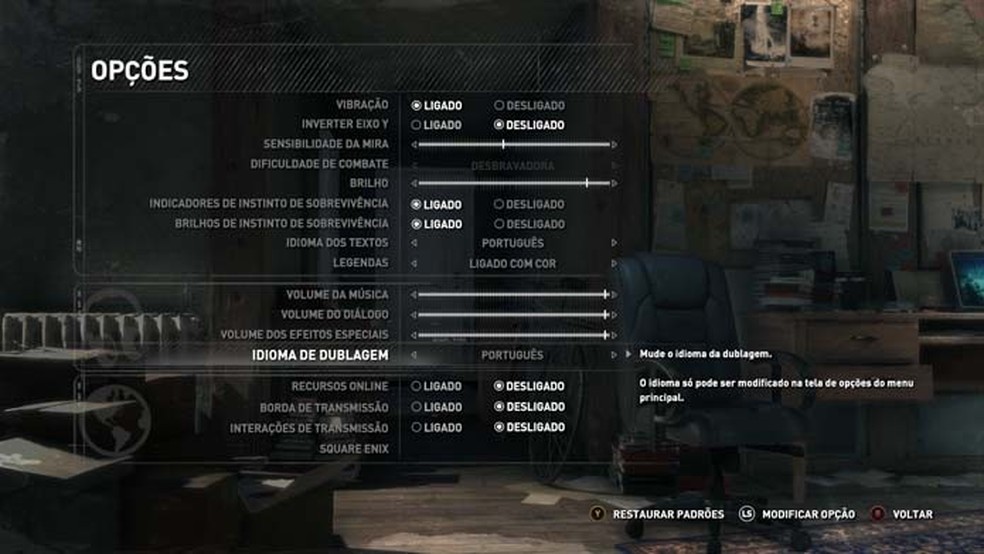Screen dimensions: 984x554
Task: Enable Borda de Transmissão with Ligado
Action: click(416, 407)
